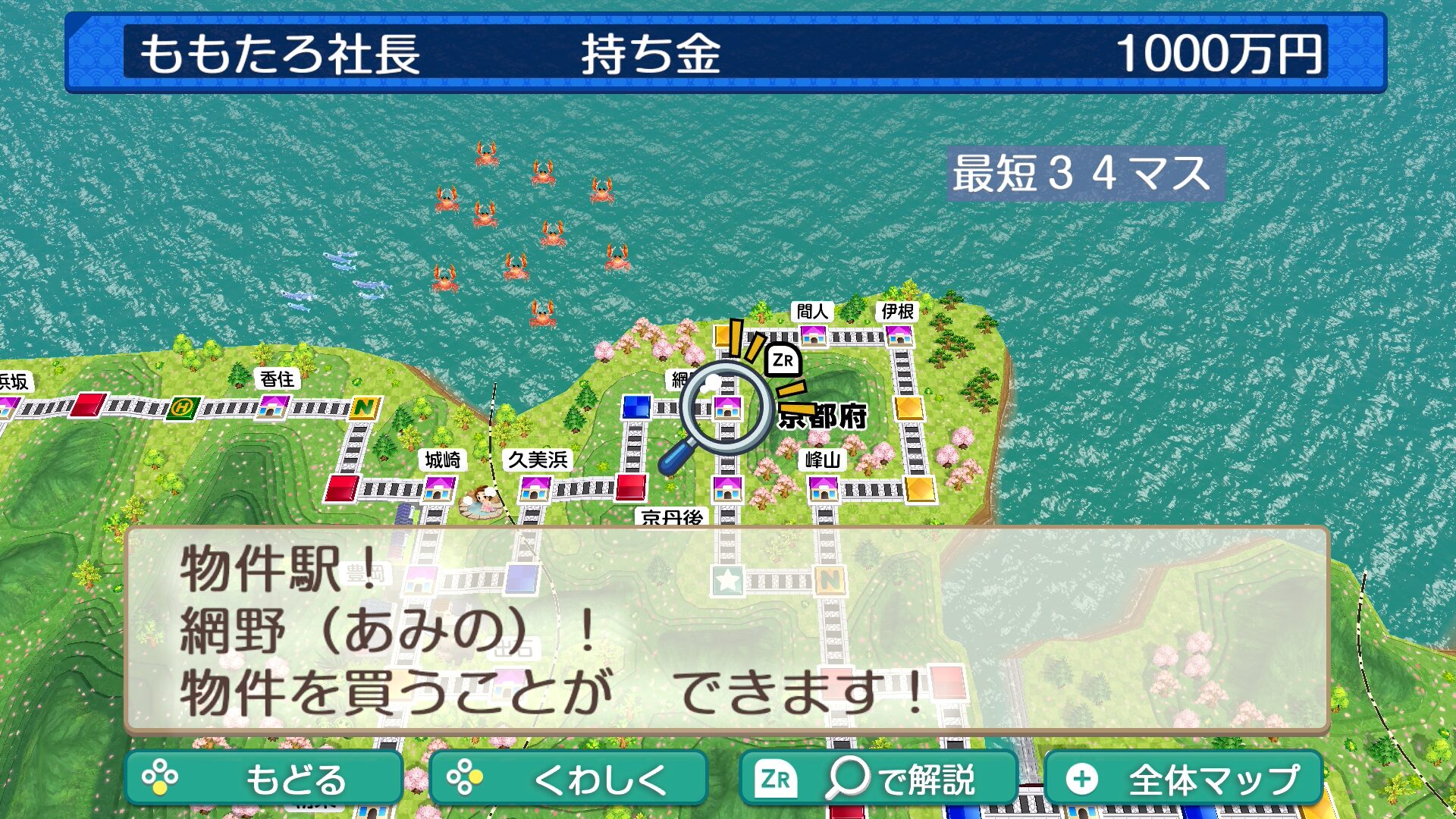
Task: Choose the 峰山 station tile
Action: [824, 488]
